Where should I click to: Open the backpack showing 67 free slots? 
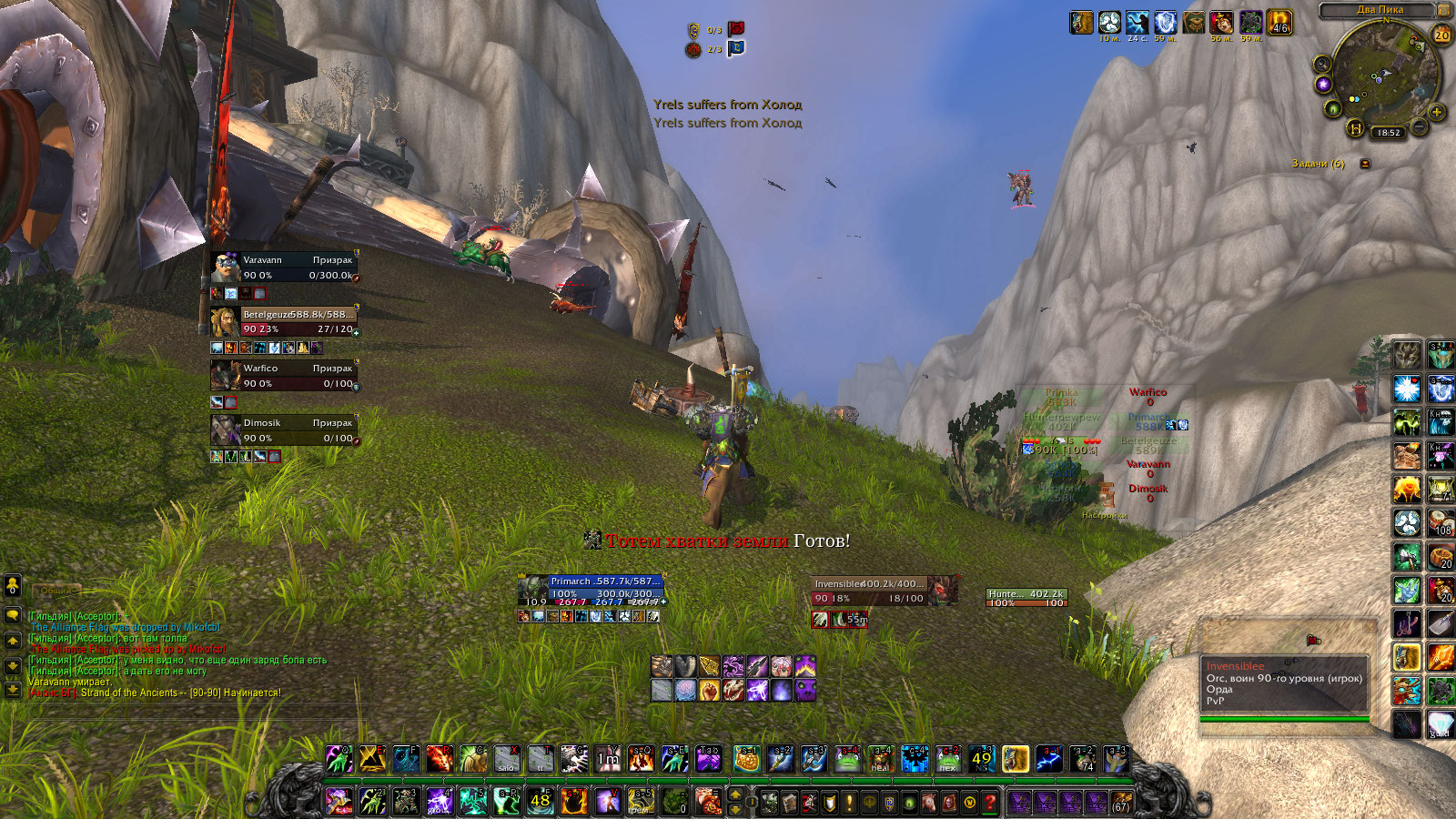pos(1121,802)
